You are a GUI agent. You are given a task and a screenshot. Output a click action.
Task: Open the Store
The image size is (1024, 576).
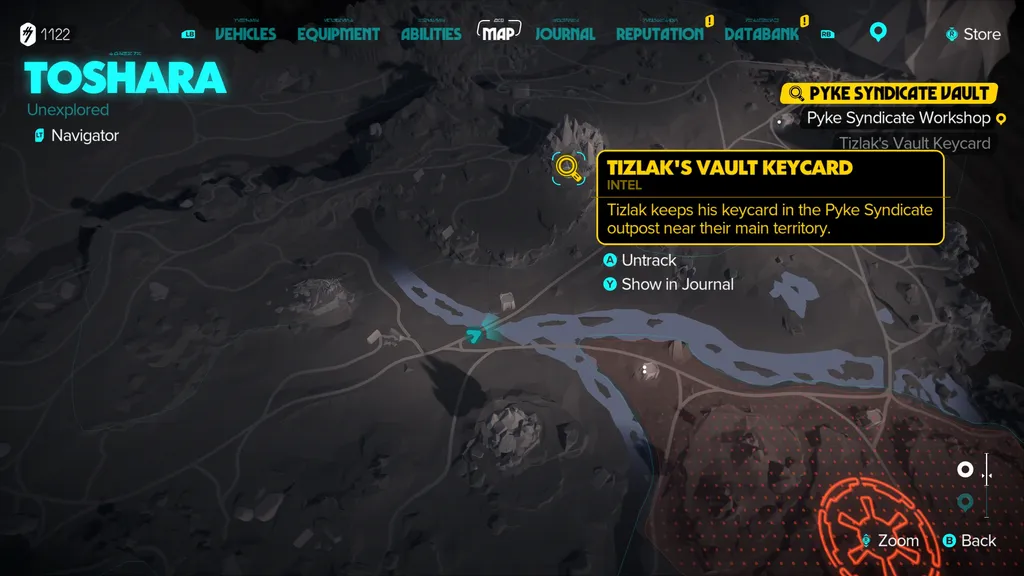click(973, 34)
